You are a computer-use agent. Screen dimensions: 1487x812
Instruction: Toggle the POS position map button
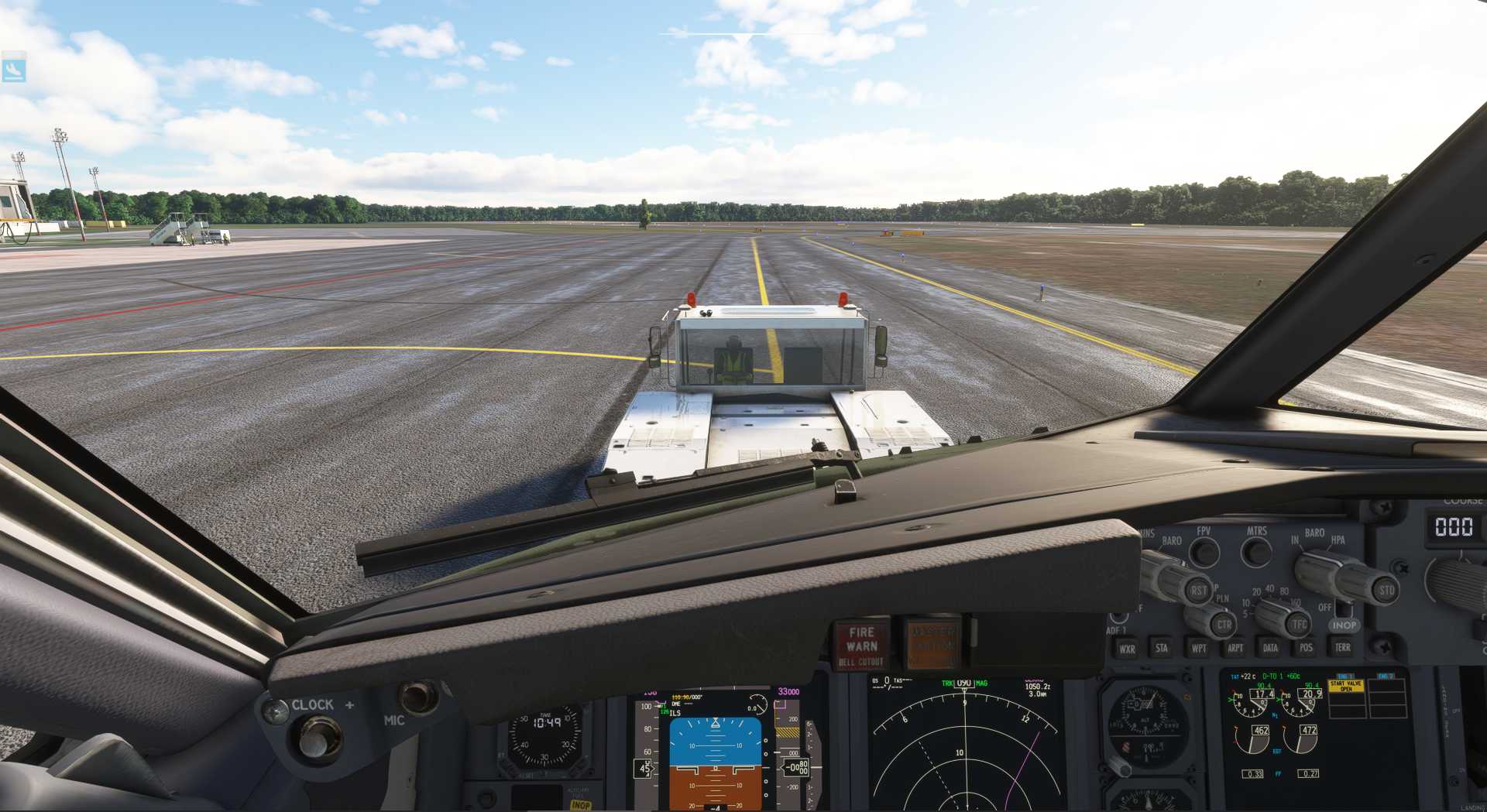[1307, 648]
